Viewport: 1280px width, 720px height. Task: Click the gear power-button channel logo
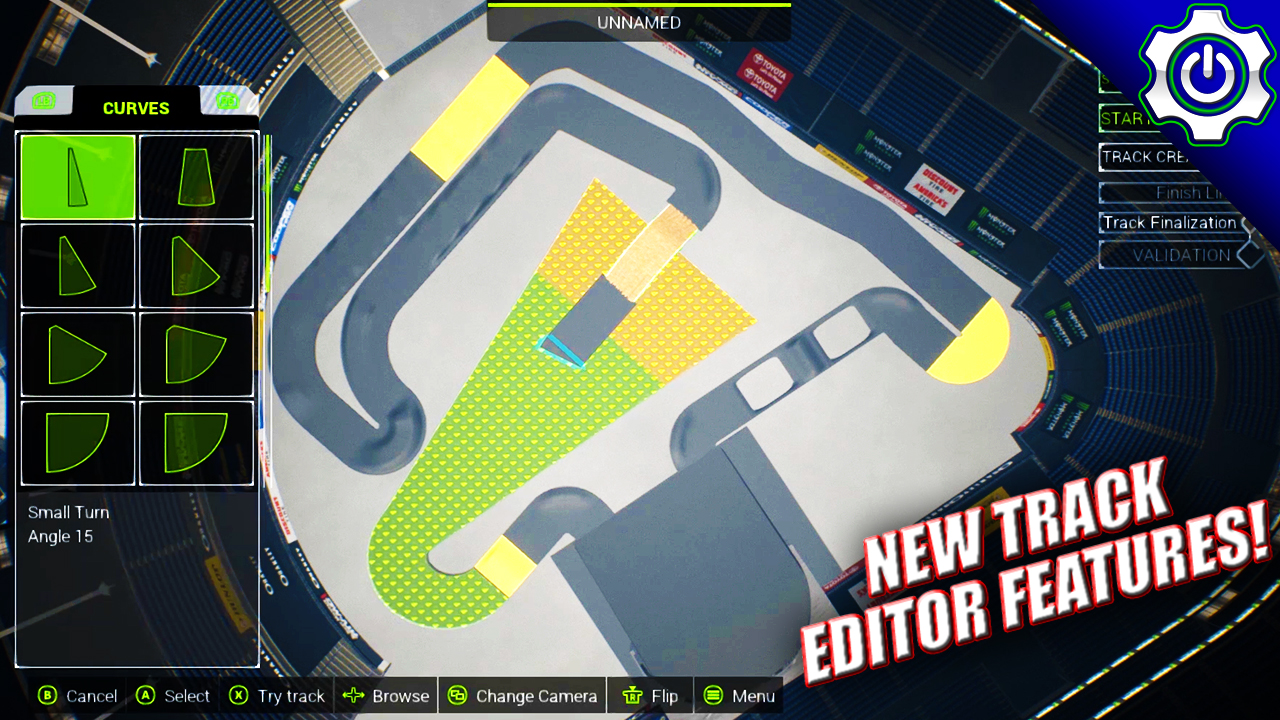pyautogui.click(x=1207, y=73)
